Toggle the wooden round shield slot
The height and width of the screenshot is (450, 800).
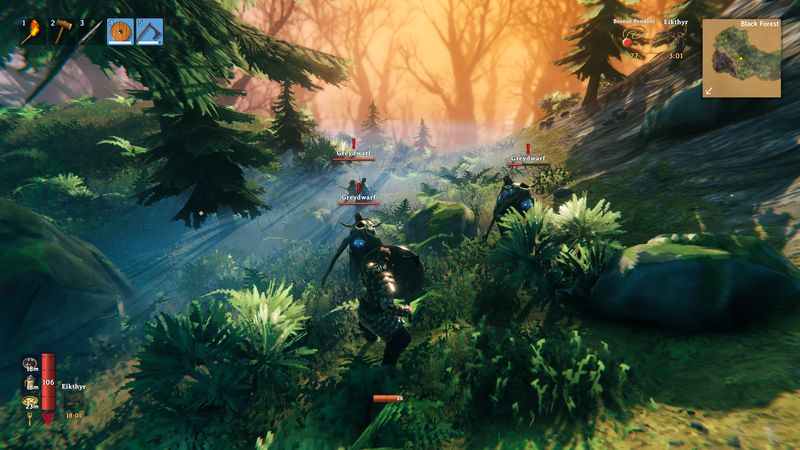[120, 32]
